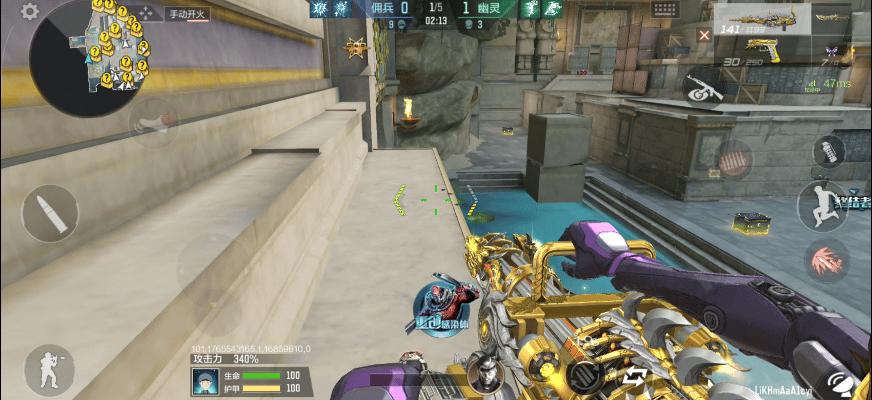
Task: Reload using the red ammo button
Action: [733, 156]
